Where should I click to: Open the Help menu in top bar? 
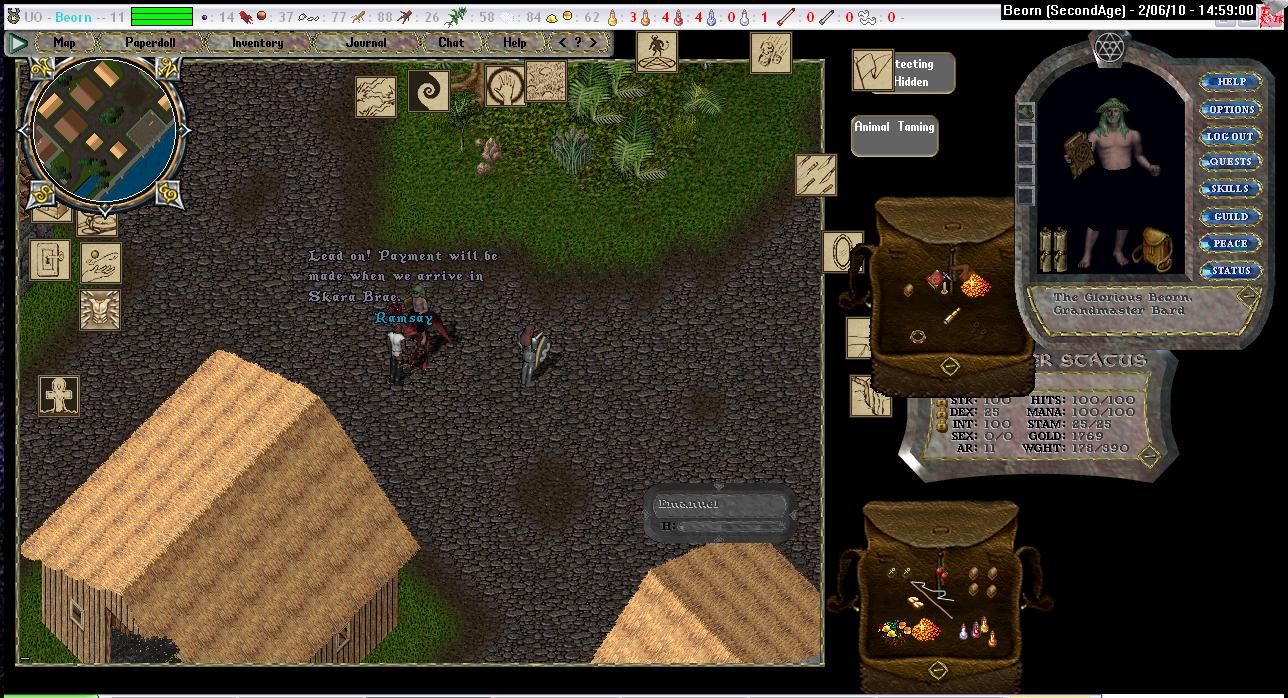pos(514,43)
